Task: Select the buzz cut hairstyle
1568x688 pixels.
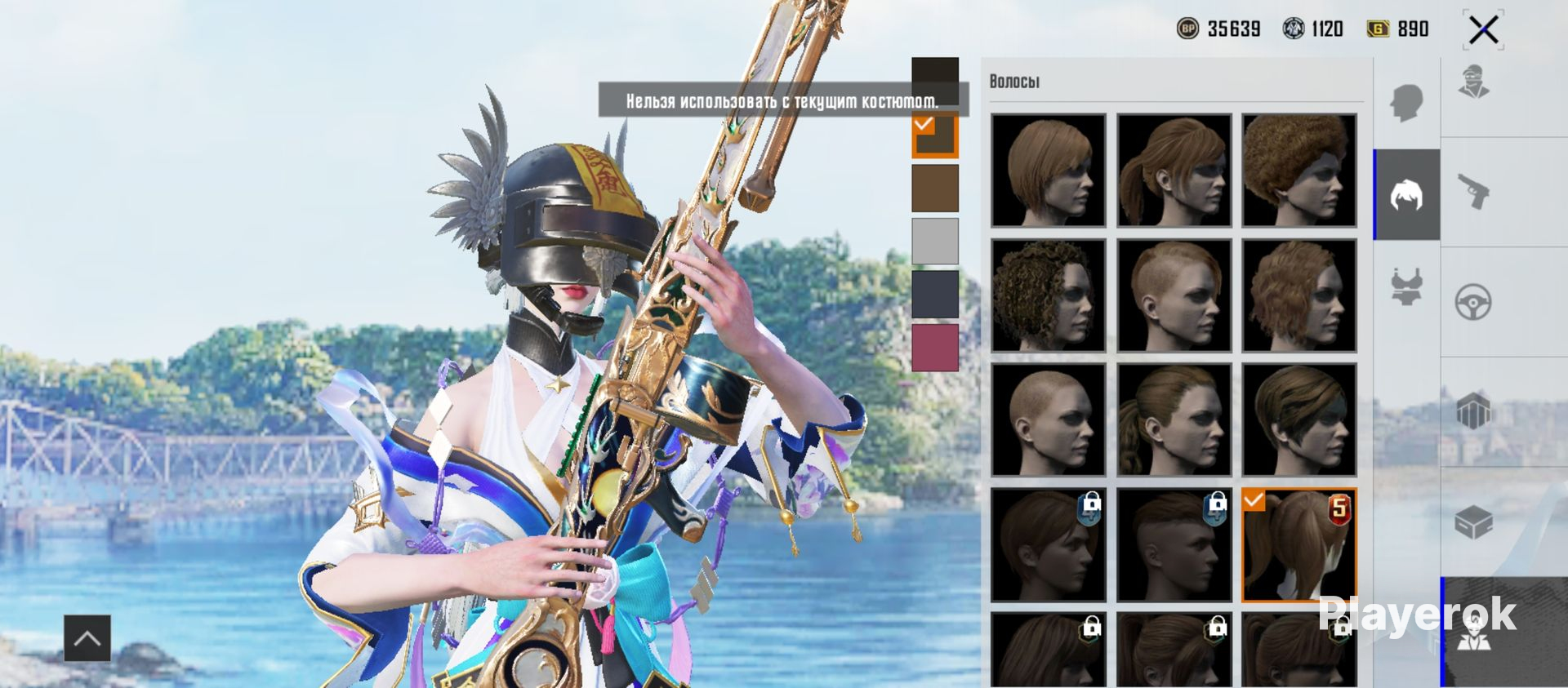Action: click(1048, 419)
